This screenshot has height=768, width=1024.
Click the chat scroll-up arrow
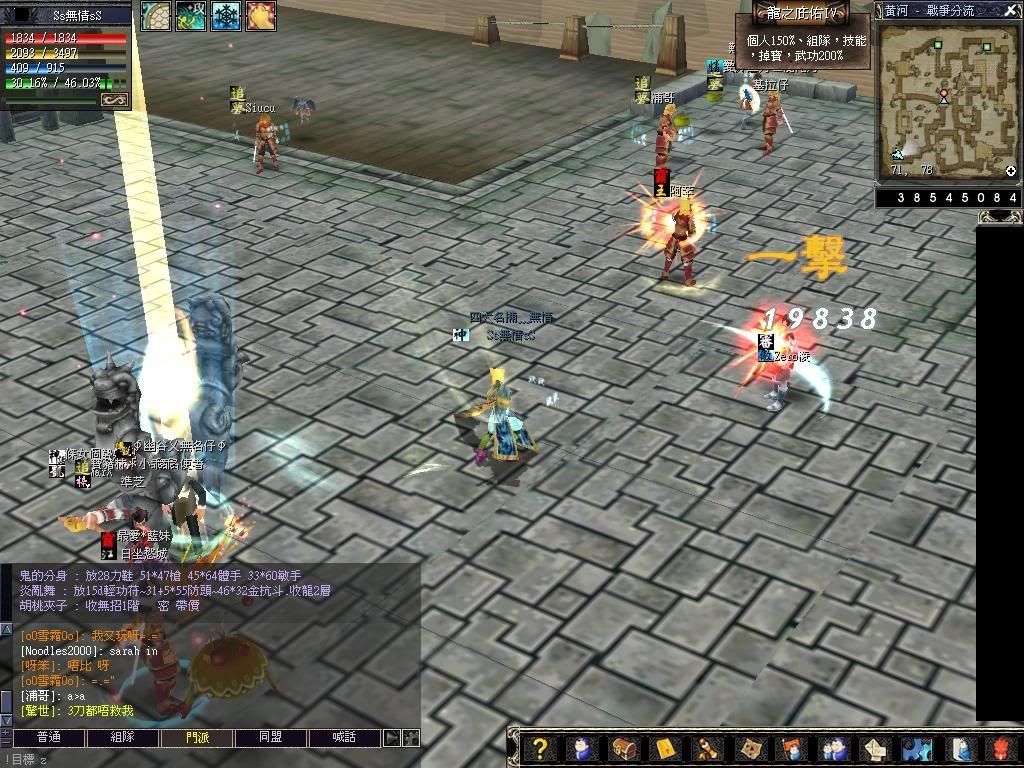click(6, 629)
